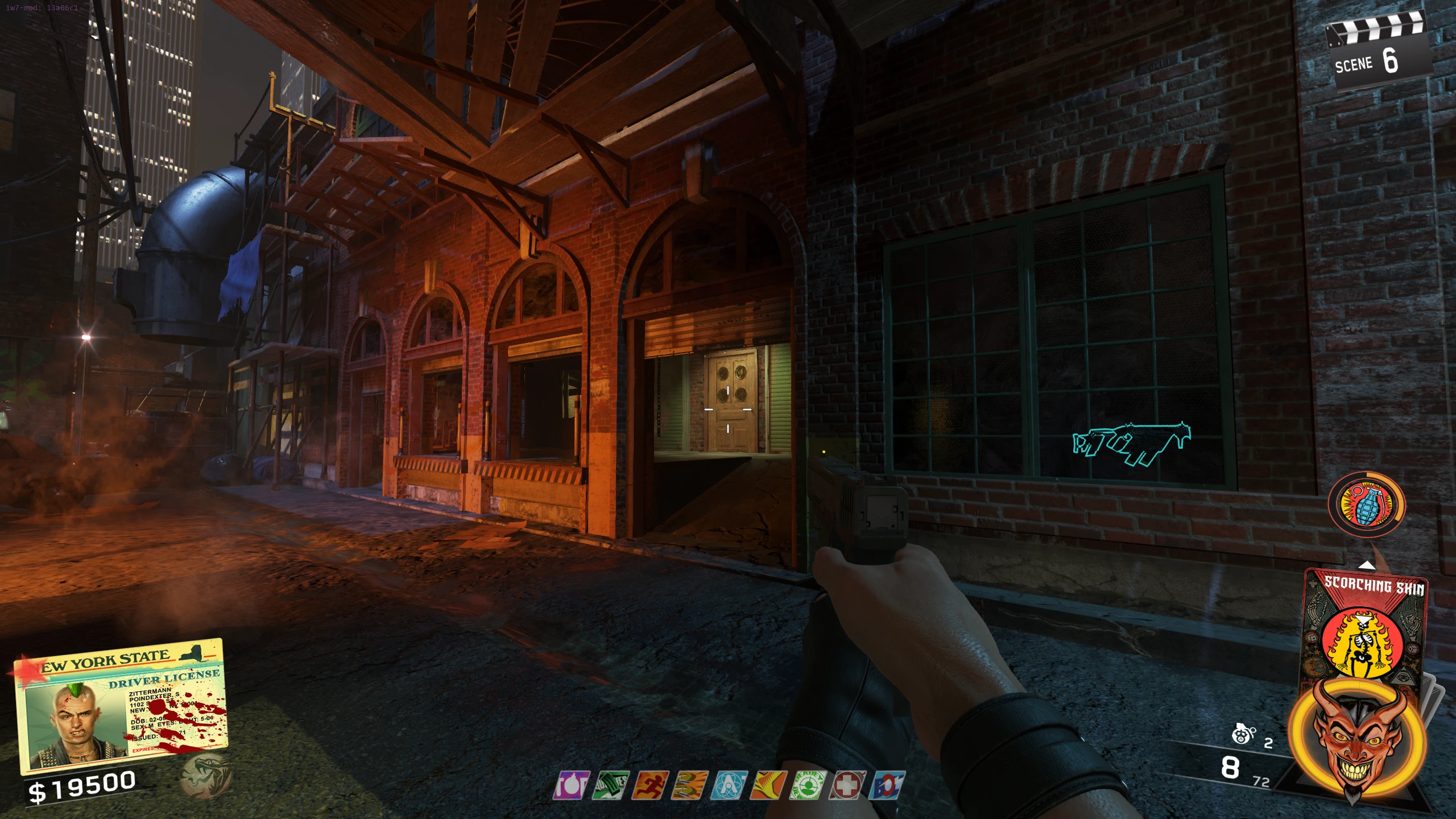
Task: Choose the twin bullets perk icon
Action: pyautogui.click(x=689, y=785)
